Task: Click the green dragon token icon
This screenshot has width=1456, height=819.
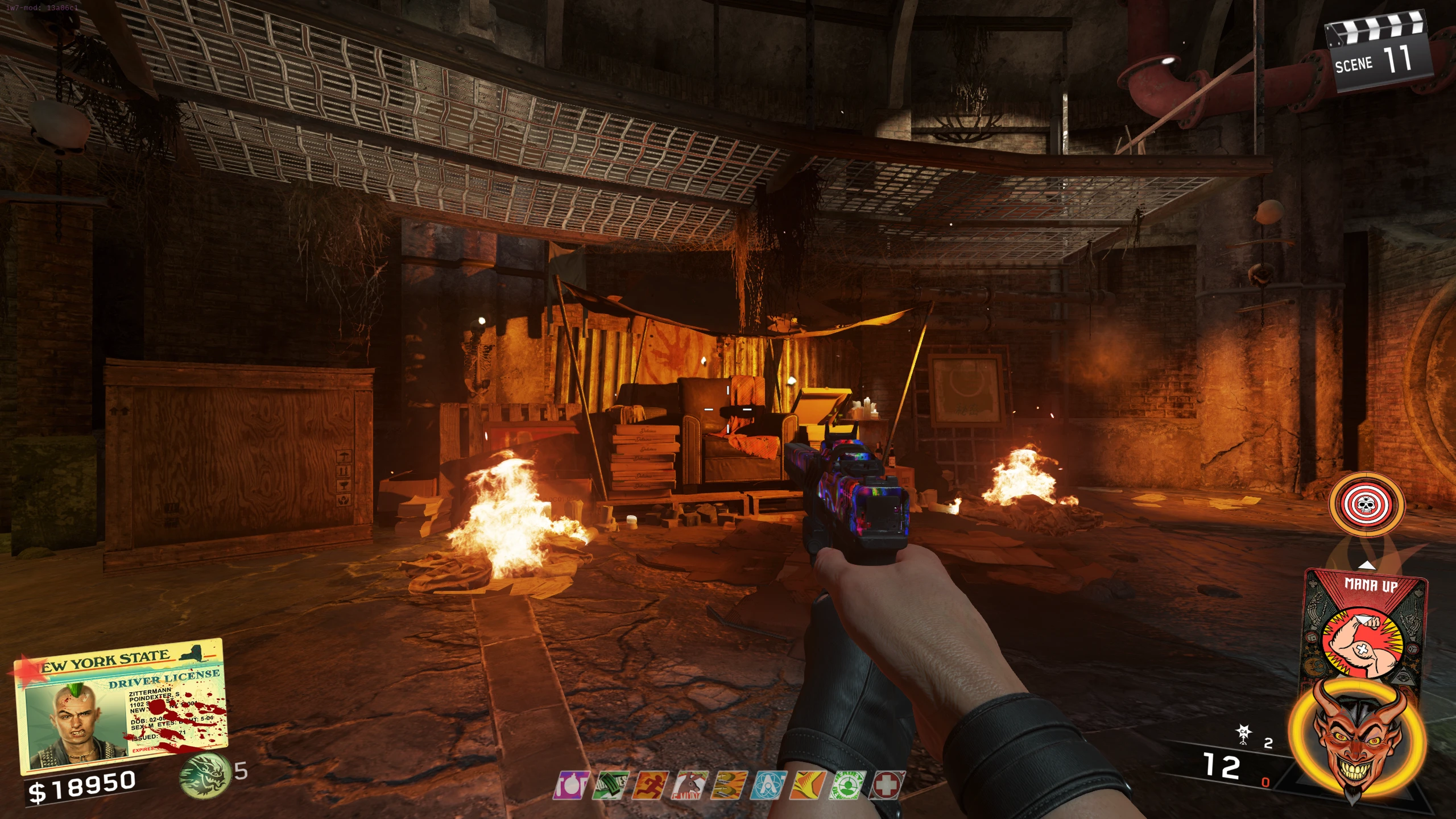Action: point(205,773)
